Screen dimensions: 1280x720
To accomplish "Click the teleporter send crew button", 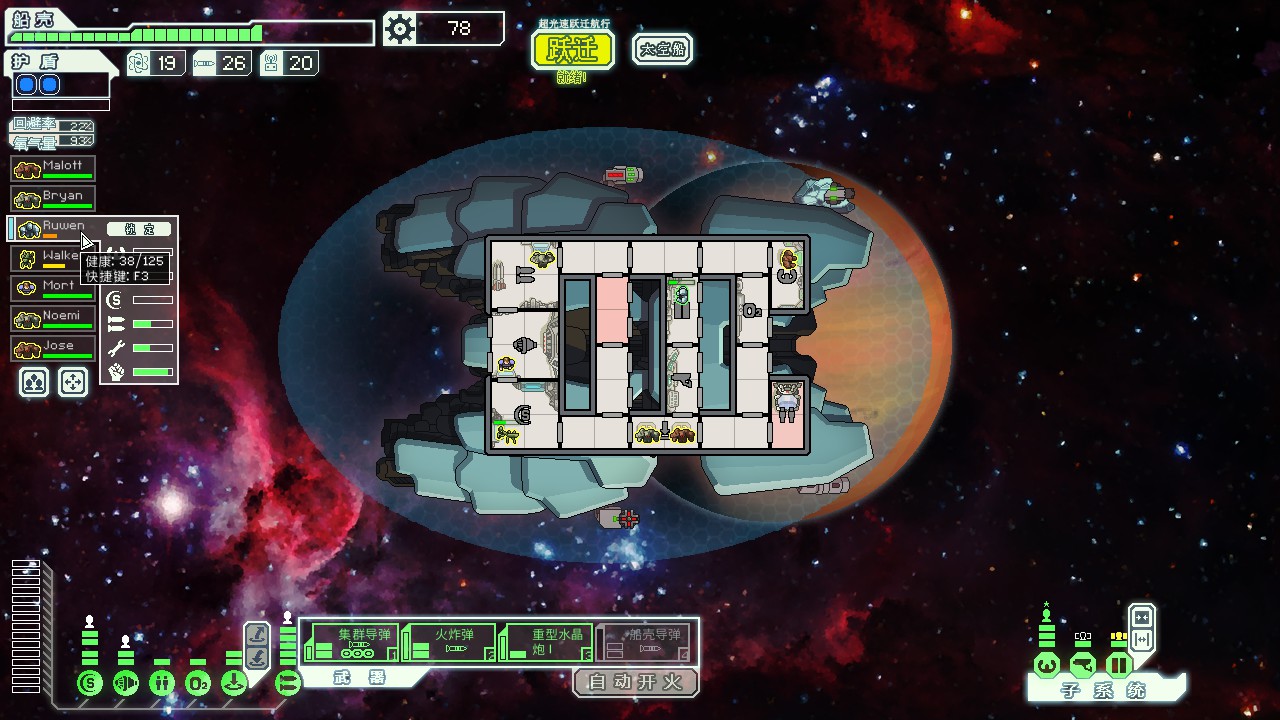I will (x=257, y=634).
